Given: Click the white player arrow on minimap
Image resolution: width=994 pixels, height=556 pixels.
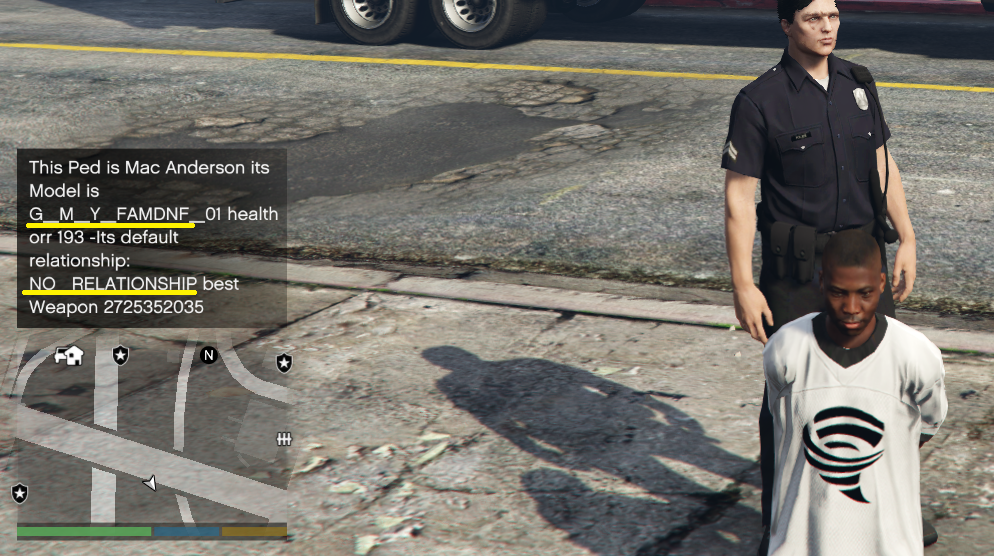Looking at the screenshot, I should tap(150, 483).
